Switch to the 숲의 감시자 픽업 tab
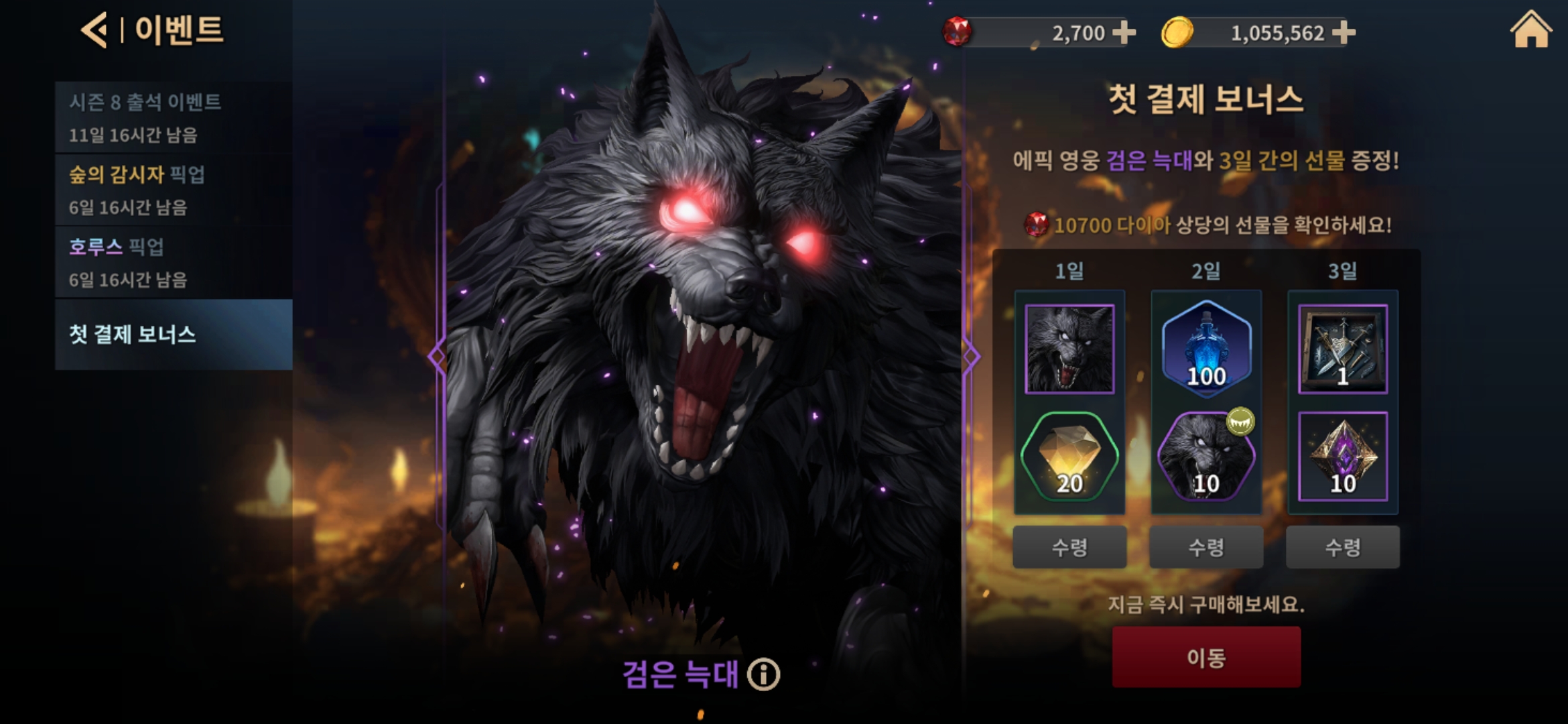This screenshot has width=1568, height=724. coord(173,190)
